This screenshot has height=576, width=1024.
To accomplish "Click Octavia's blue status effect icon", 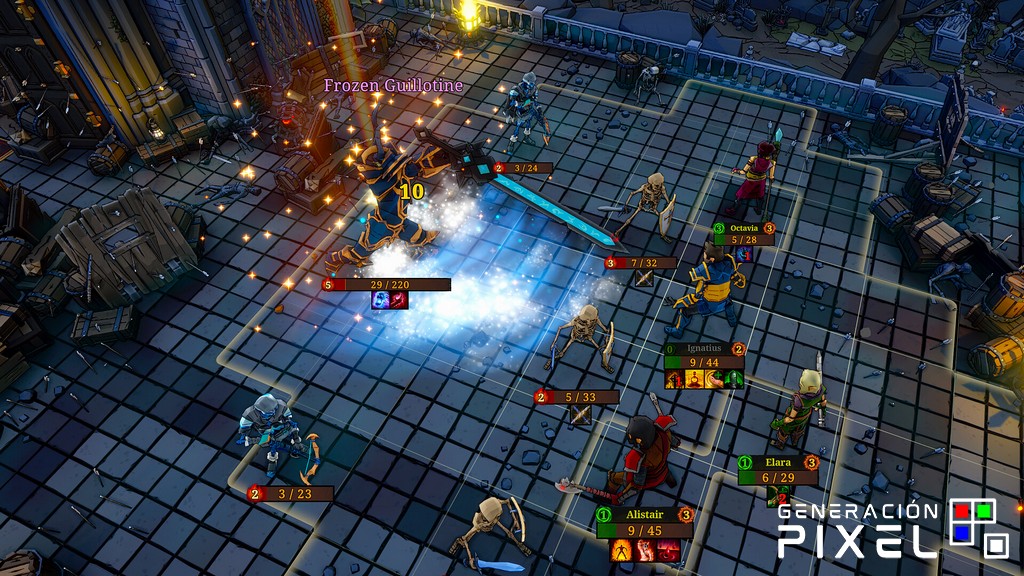I will point(744,254).
